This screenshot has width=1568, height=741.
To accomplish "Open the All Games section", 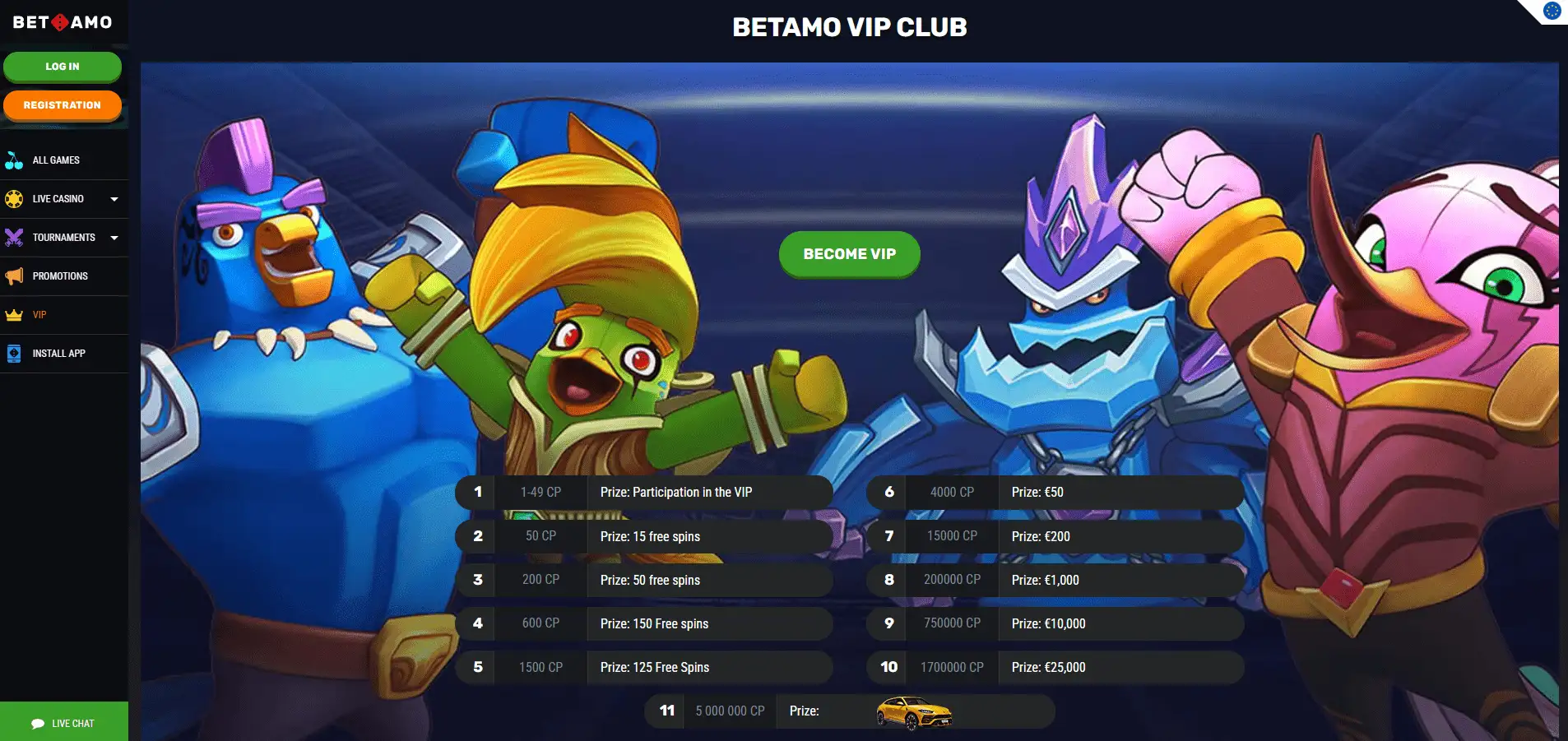I will click(56, 160).
